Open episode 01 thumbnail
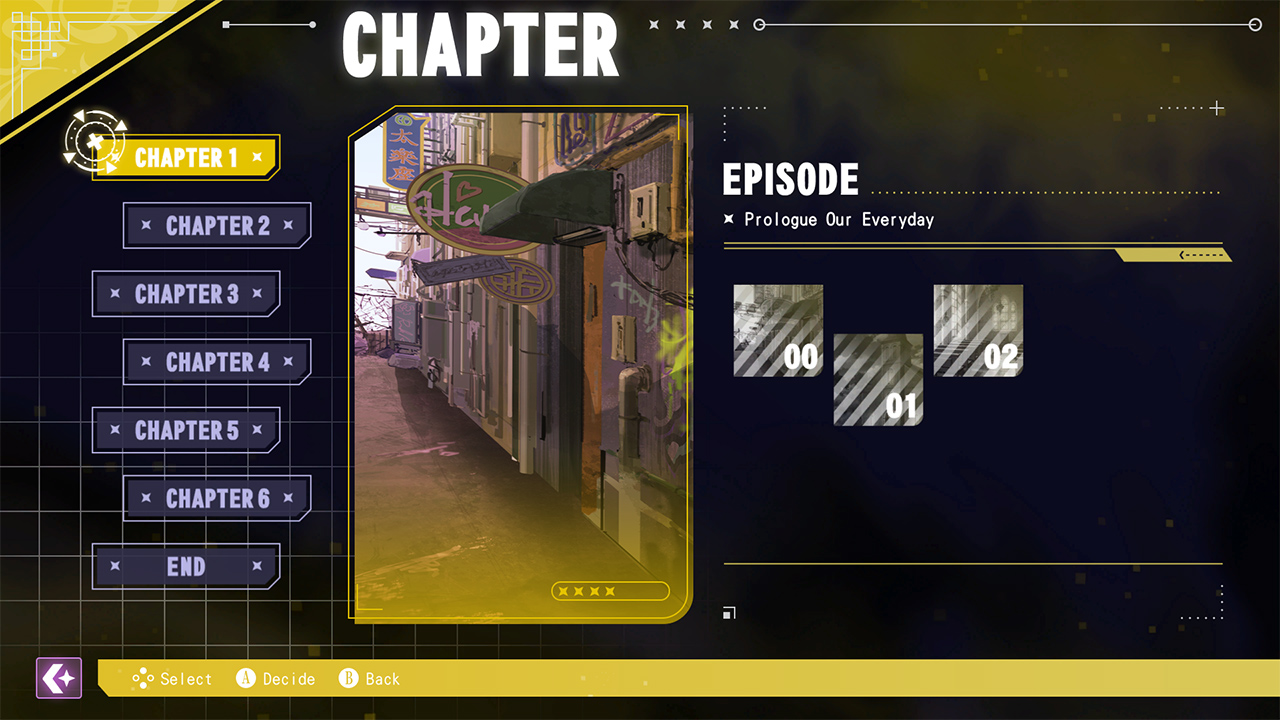The height and width of the screenshot is (720, 1280). coord(878,380)
